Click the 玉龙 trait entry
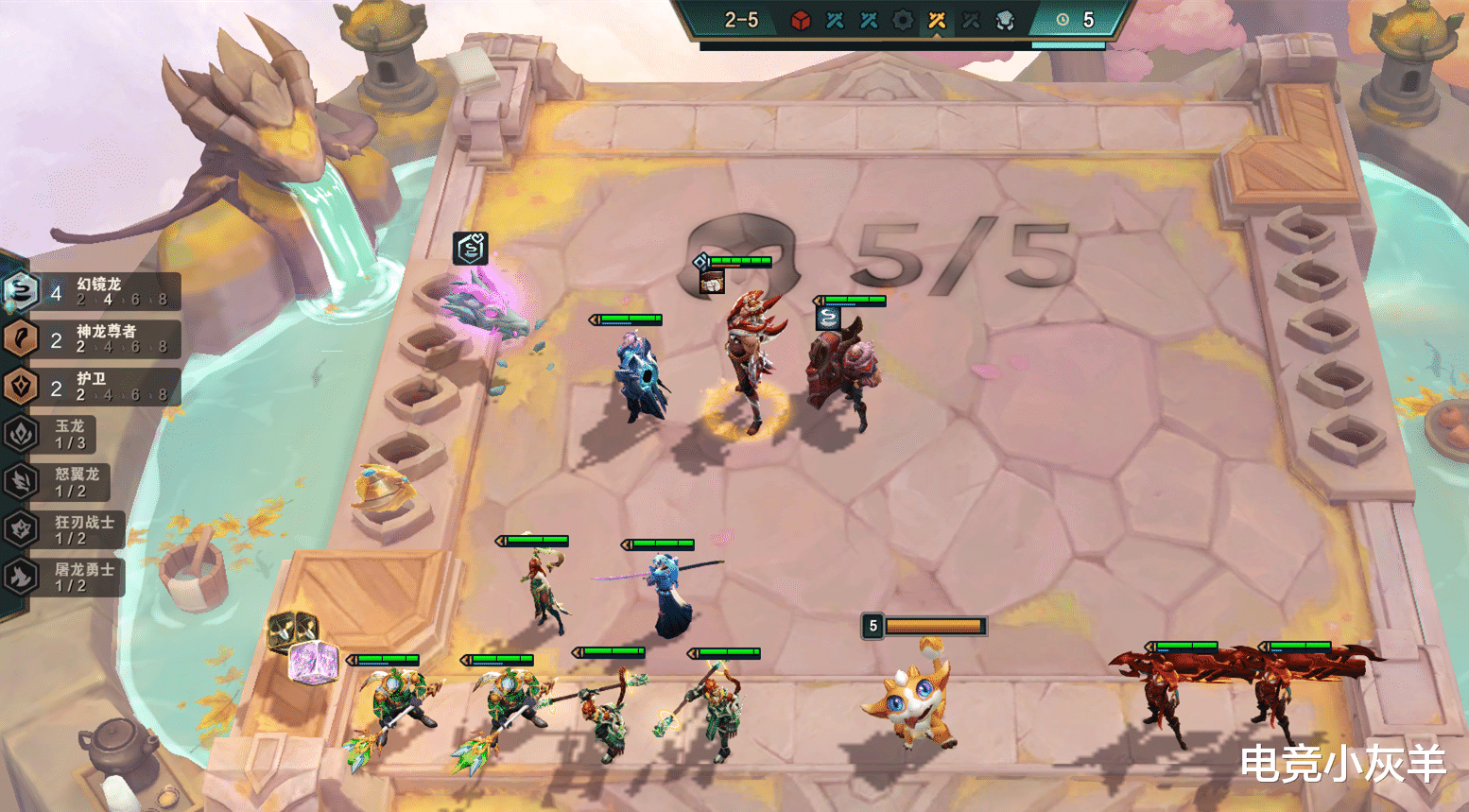The height and width of the screenshot is (812, 1469). [x=57, y=434]
